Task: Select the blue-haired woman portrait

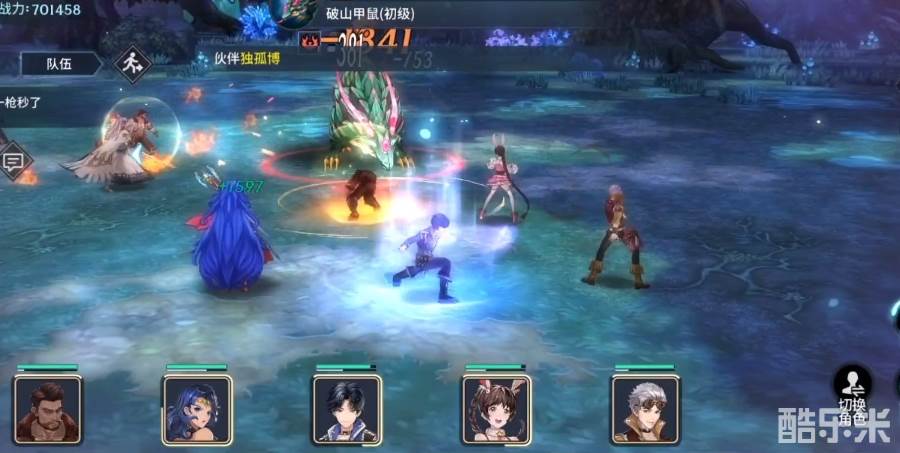Action: [x=197, y=409]
